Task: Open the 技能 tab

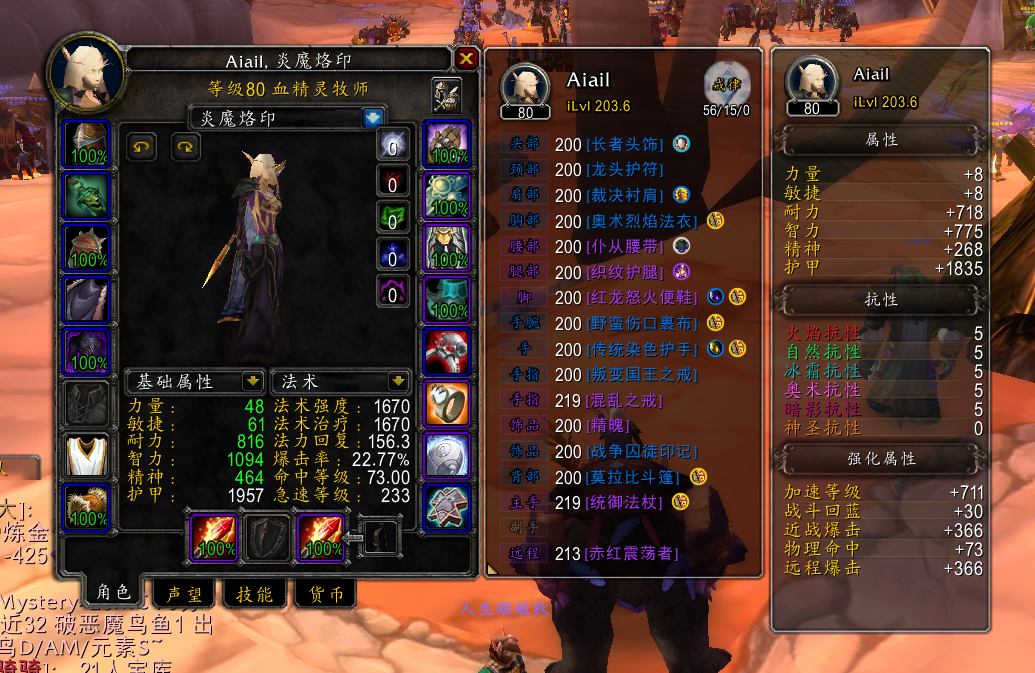Action: [x=254, y=594]
